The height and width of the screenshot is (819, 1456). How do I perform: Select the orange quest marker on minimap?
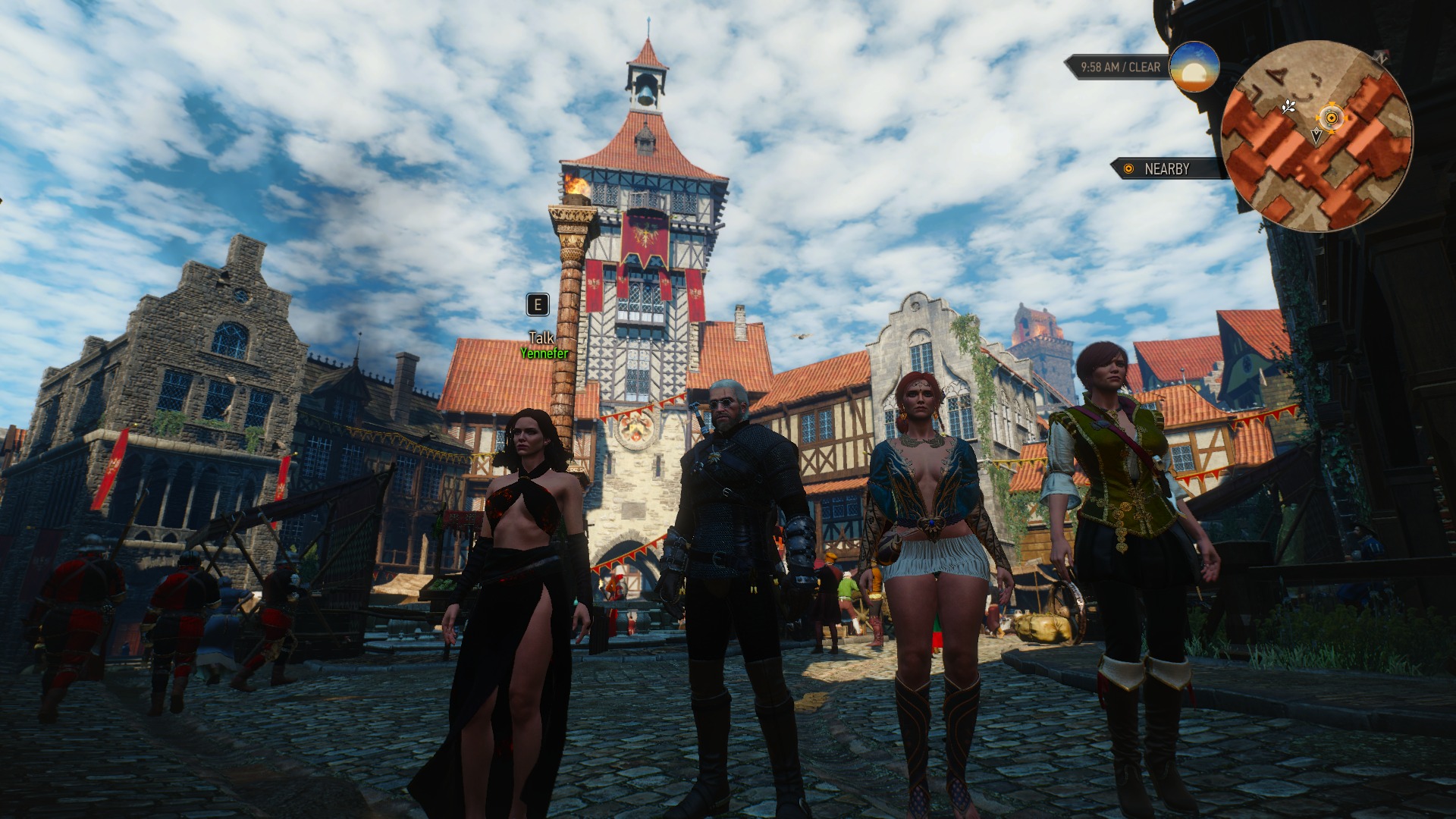tap(1331, 118)
